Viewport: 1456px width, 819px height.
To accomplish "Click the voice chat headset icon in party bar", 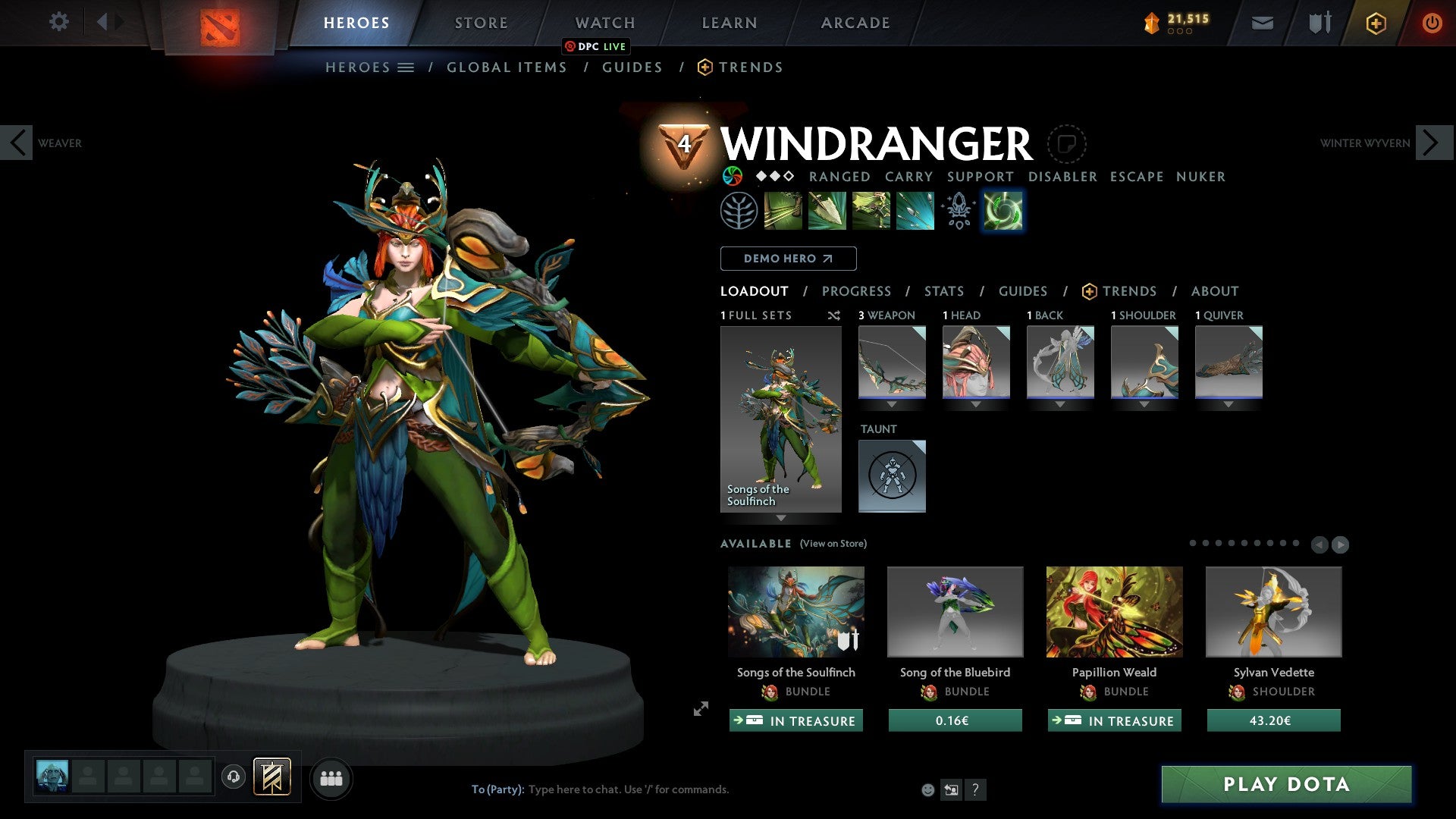I will click(x=233, y=777).
